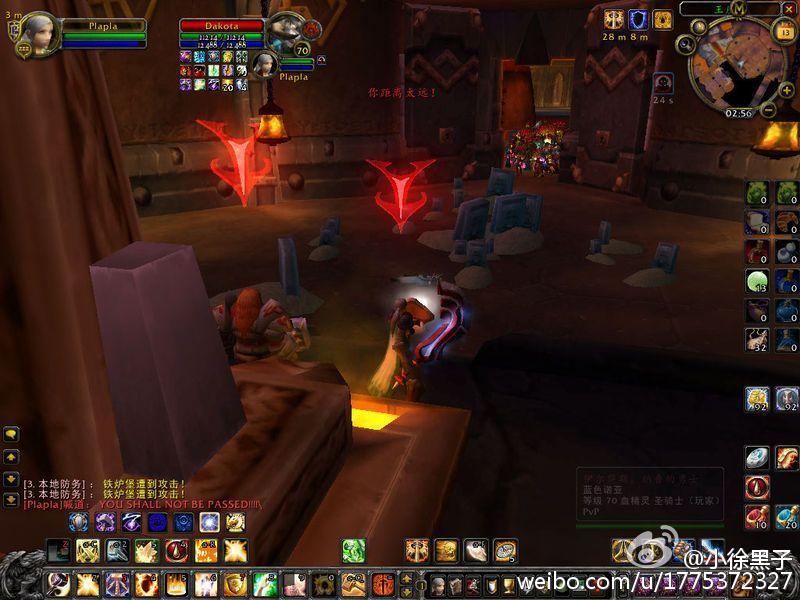Click the blue shield buff icon
The height and width of the screenshot is (600, 800).
tap(637, 19)
